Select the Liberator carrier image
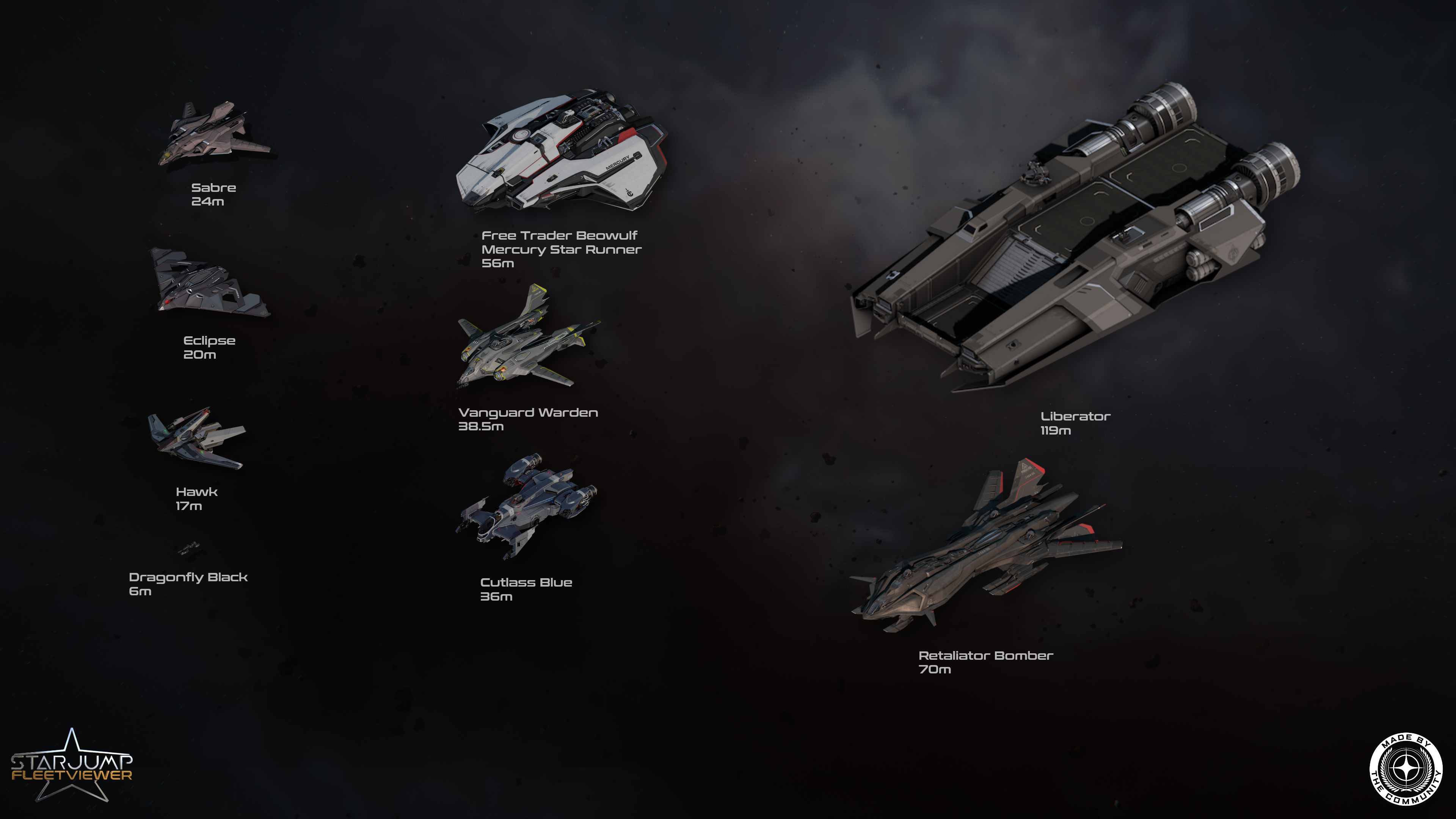The width and height of the screenshot is (1456, 819). (x=1074, y=237)
